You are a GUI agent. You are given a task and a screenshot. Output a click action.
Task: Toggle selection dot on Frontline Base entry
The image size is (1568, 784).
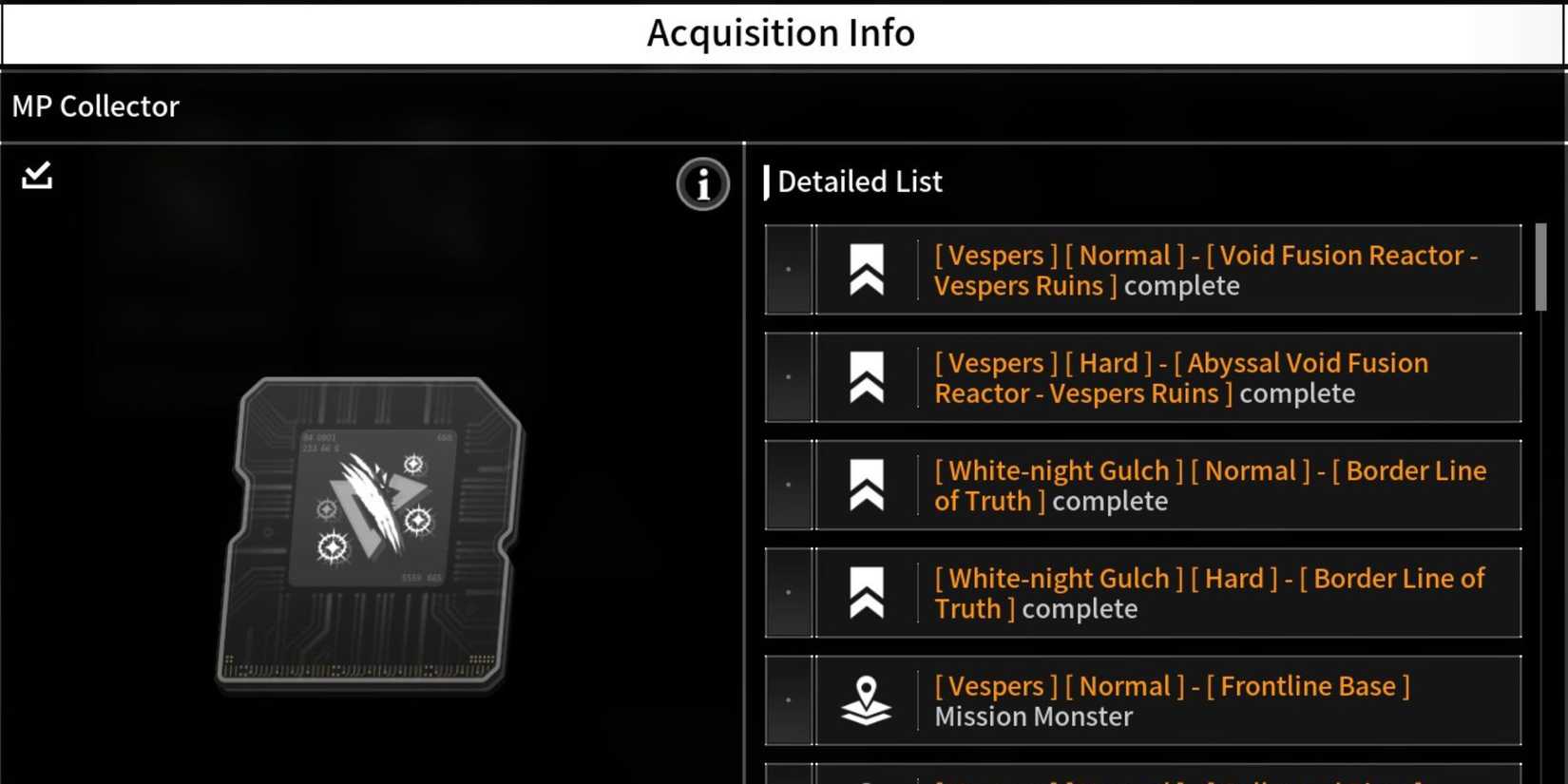tap(788, 700)
